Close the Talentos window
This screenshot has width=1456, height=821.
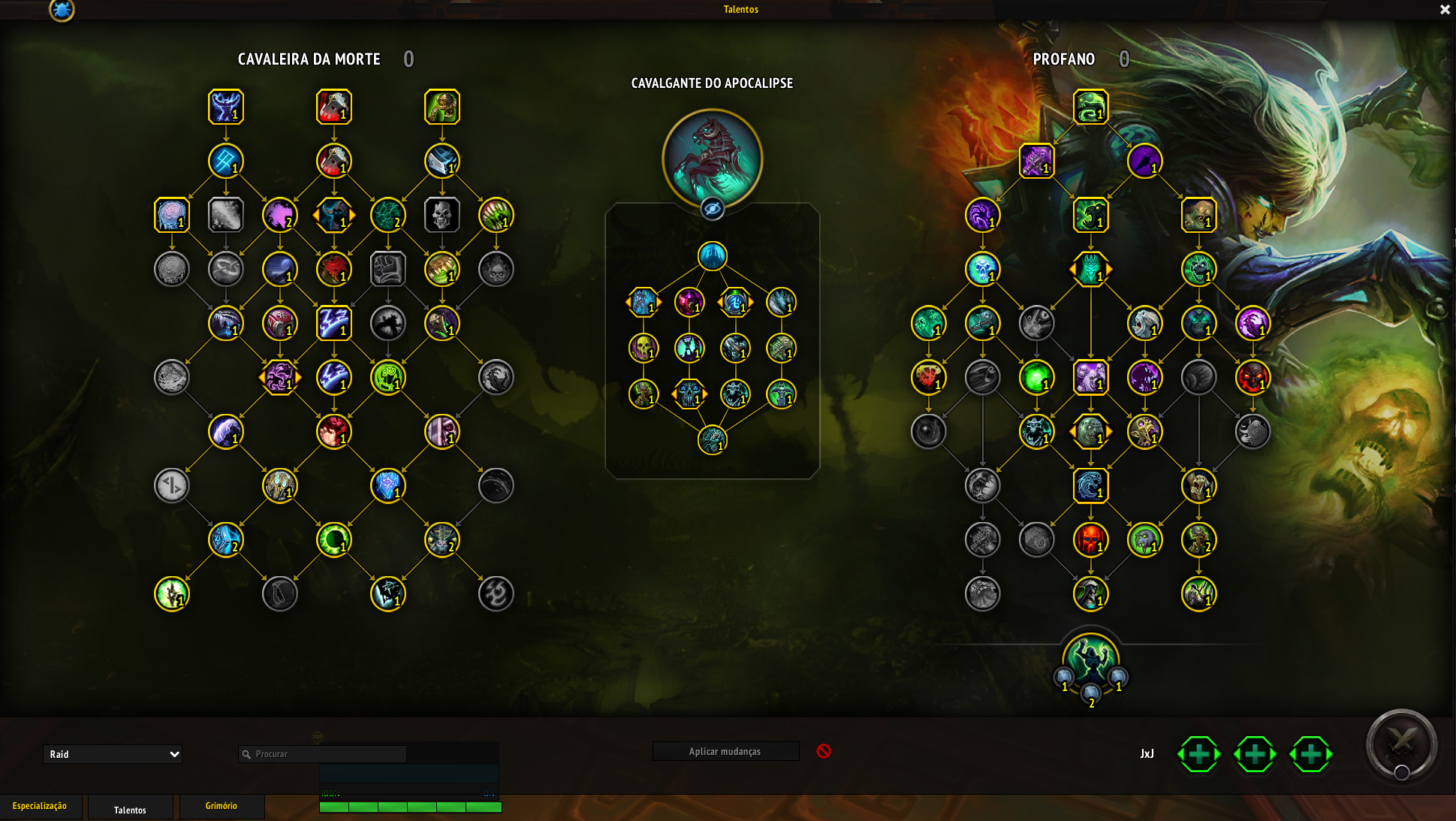(1445, 10)
